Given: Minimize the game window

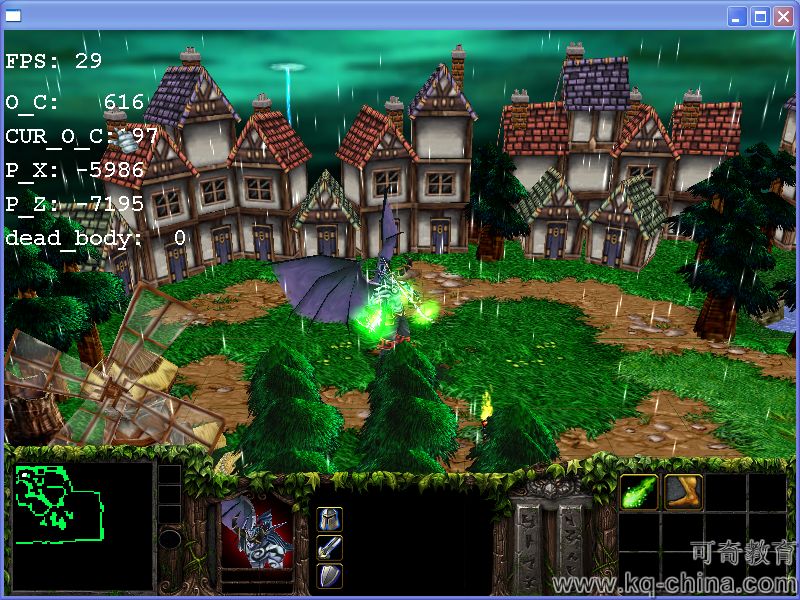Looking at the screenshot, I should (x=738, y=16).
